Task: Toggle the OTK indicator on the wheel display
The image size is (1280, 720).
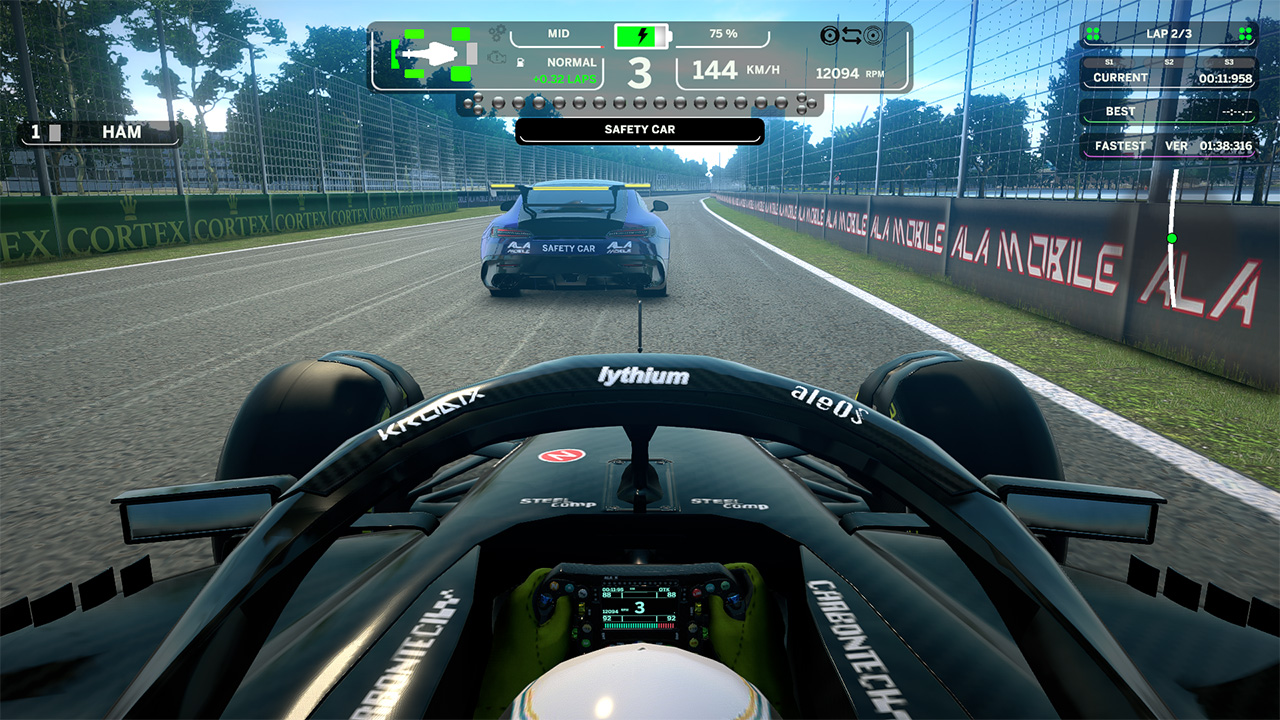Action: (x=664, y=590)
